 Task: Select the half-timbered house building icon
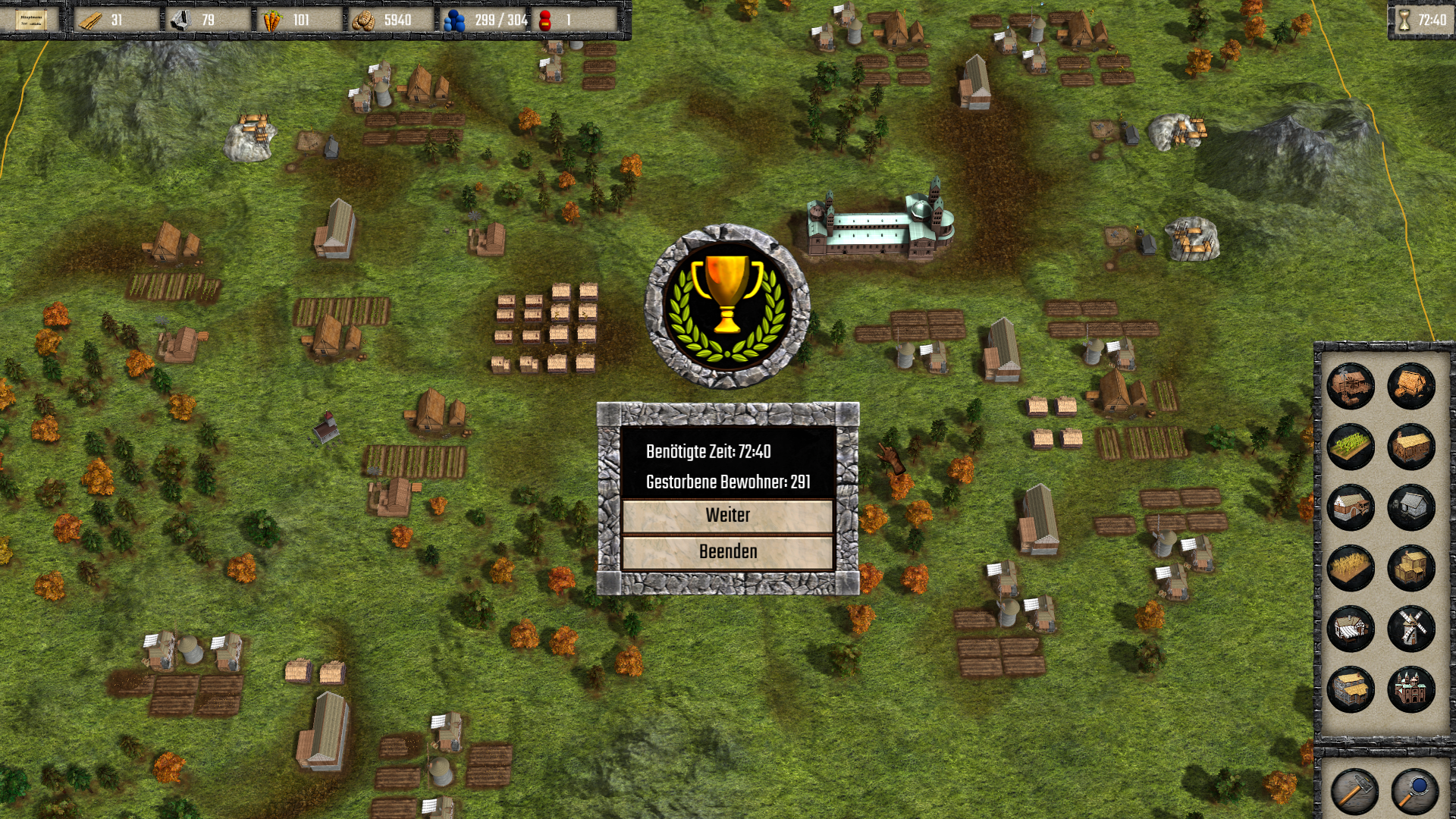pos(1351,628)
